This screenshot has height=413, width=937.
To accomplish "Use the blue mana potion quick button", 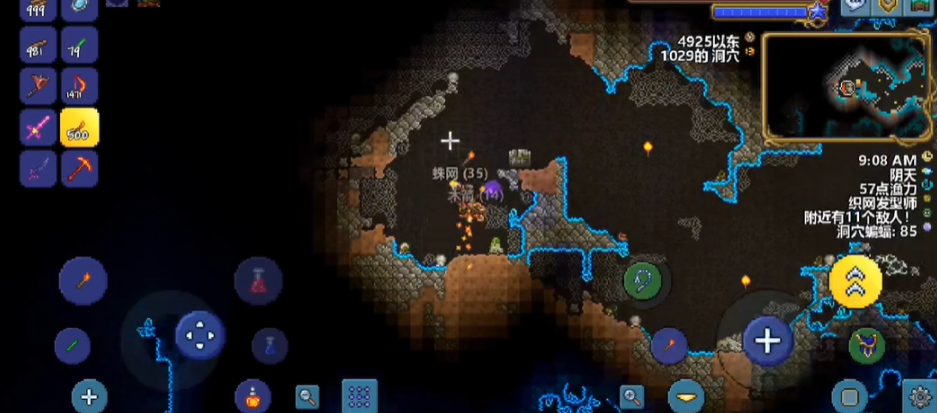I will pyautogui.click(x=270, y=346).
